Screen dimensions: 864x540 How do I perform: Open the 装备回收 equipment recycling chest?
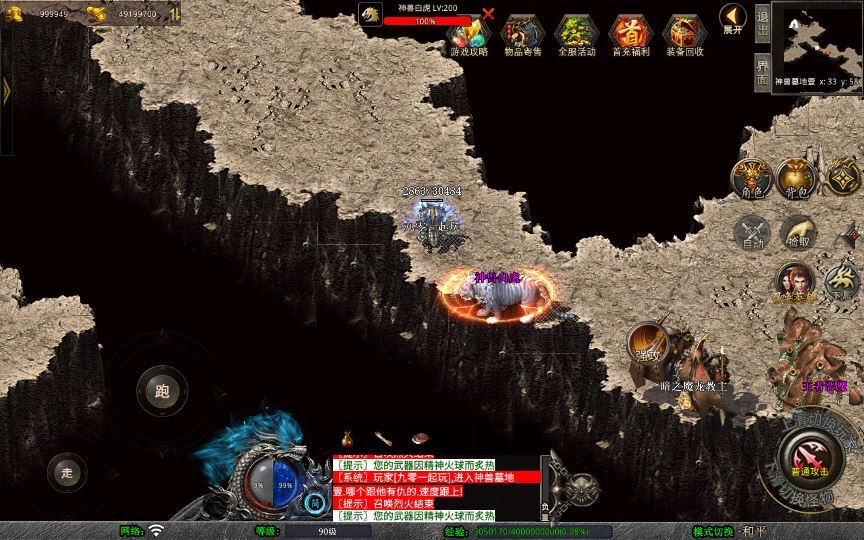(x=684, y=34)
